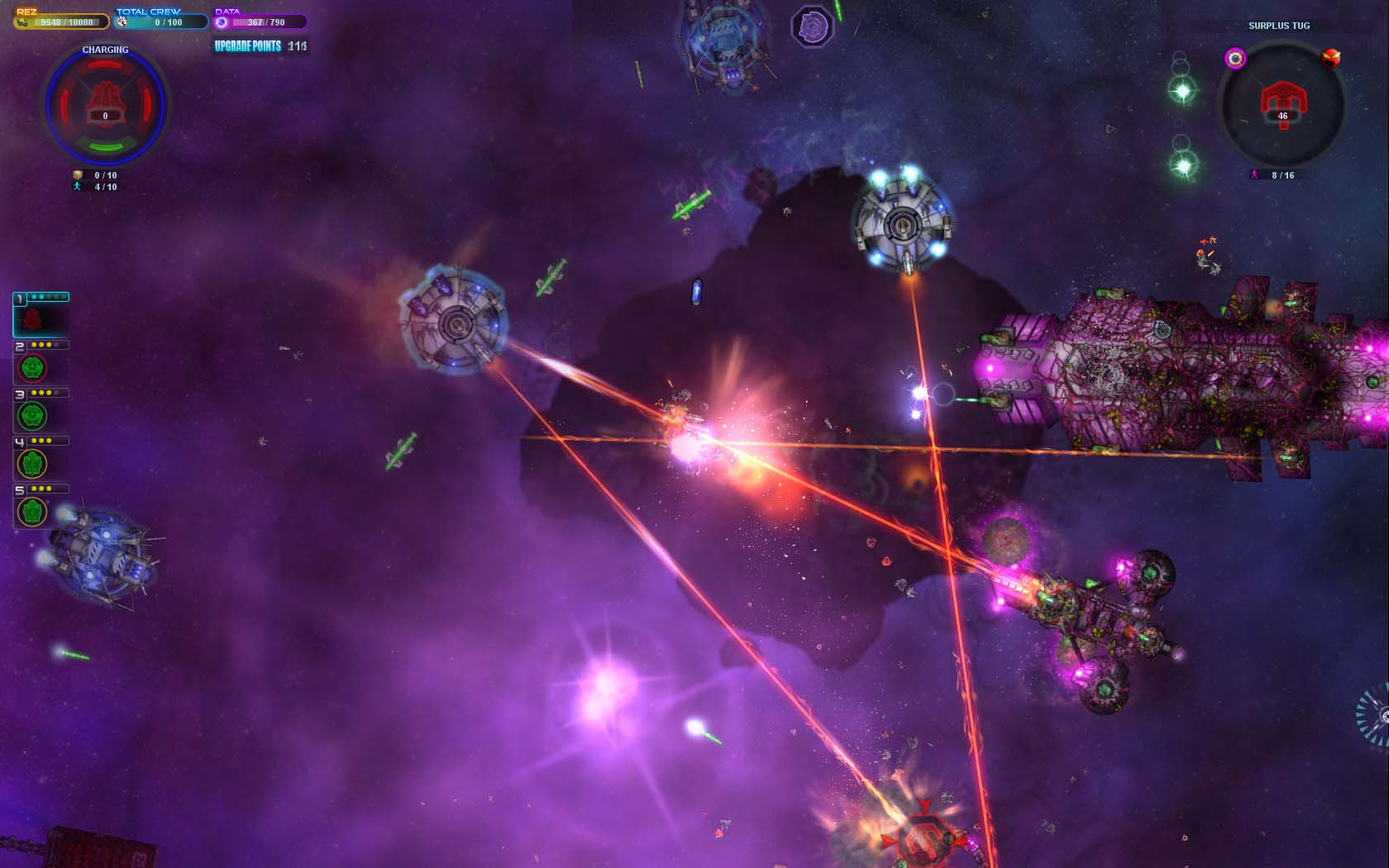Click the hand icon on Total Crew bar
The height and width of the screenshot is (868, 1389).
point(121,23)
